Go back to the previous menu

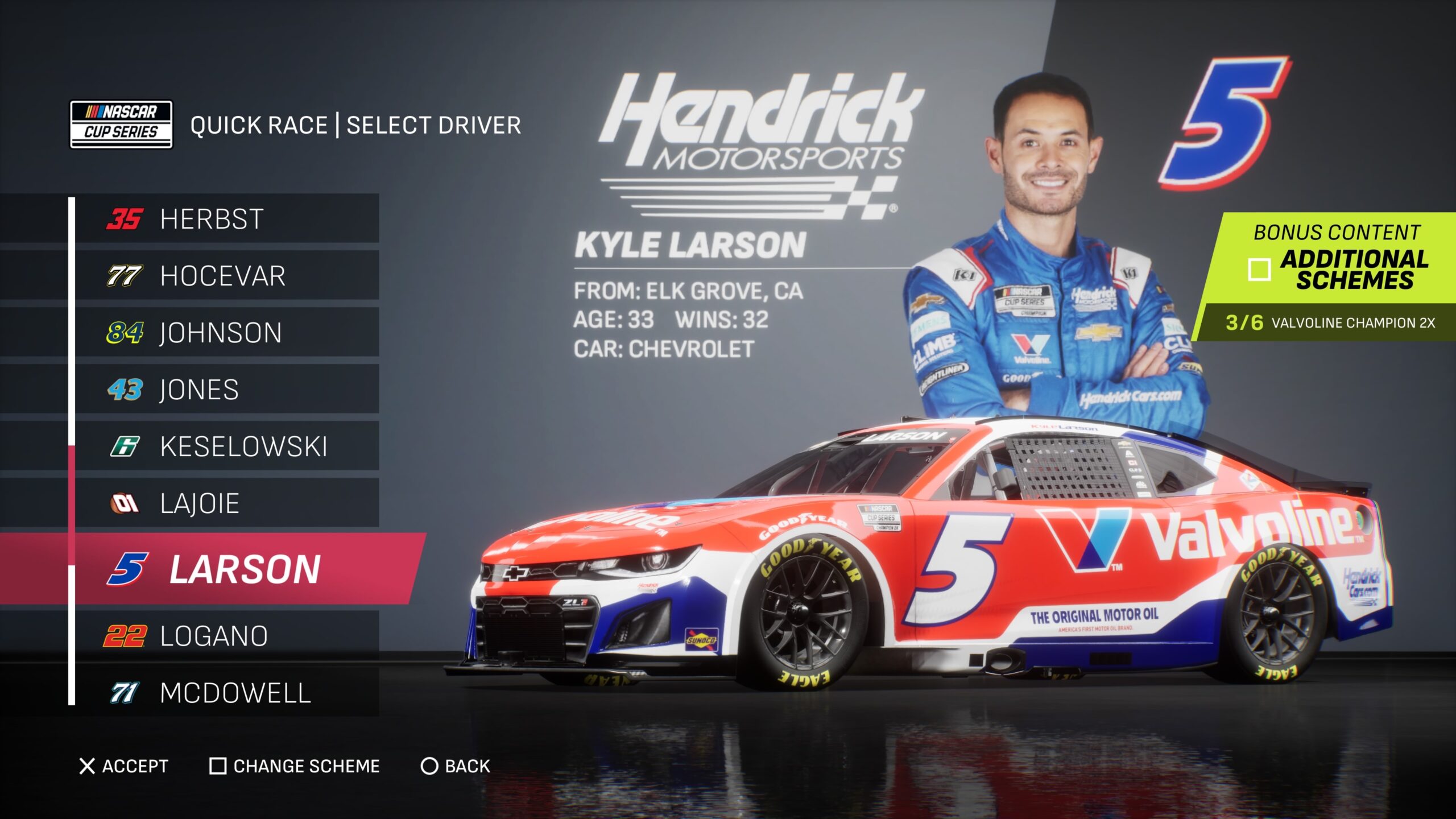click(455, 766)
